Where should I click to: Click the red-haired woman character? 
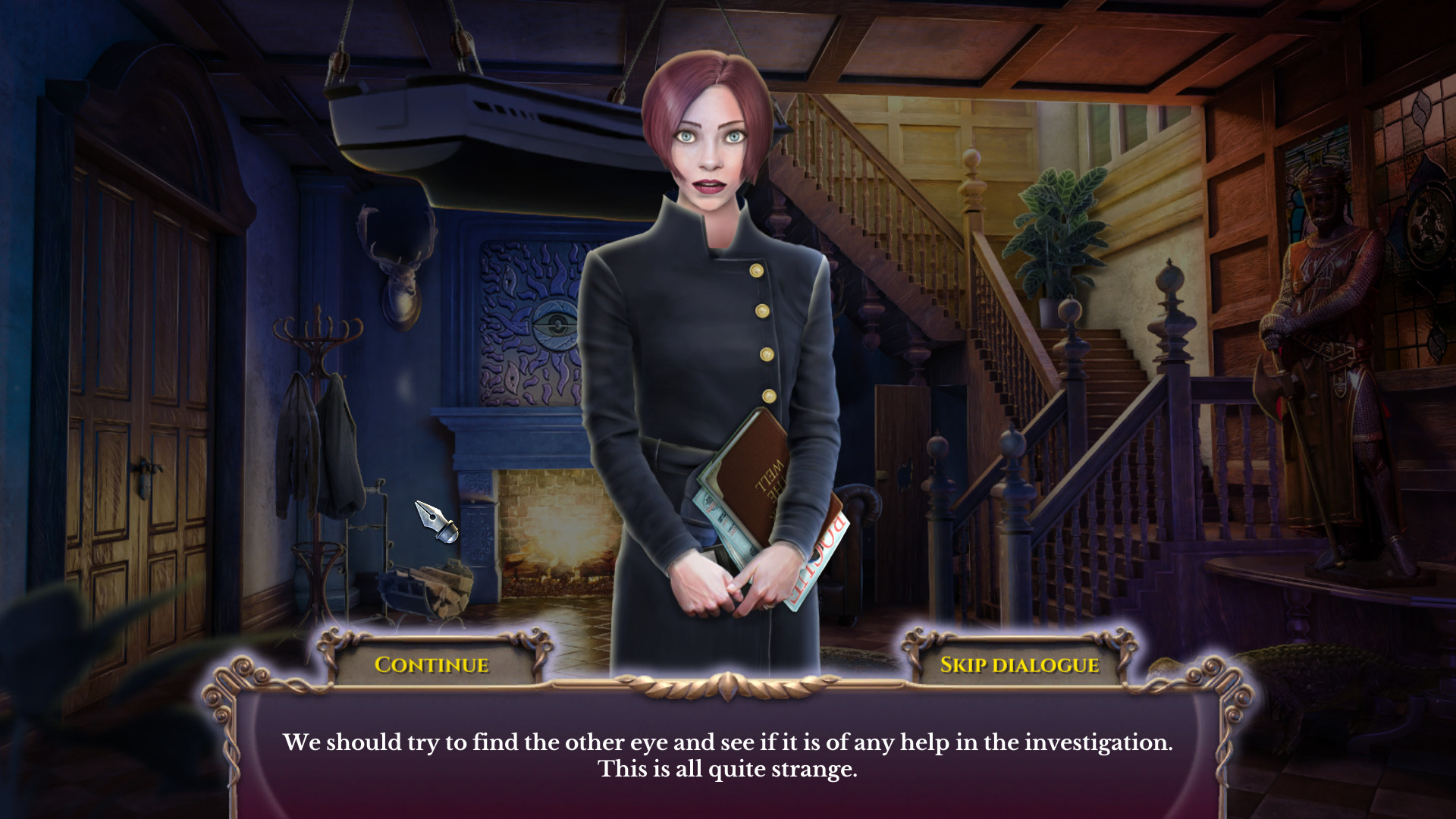click(x=705, y=303)
